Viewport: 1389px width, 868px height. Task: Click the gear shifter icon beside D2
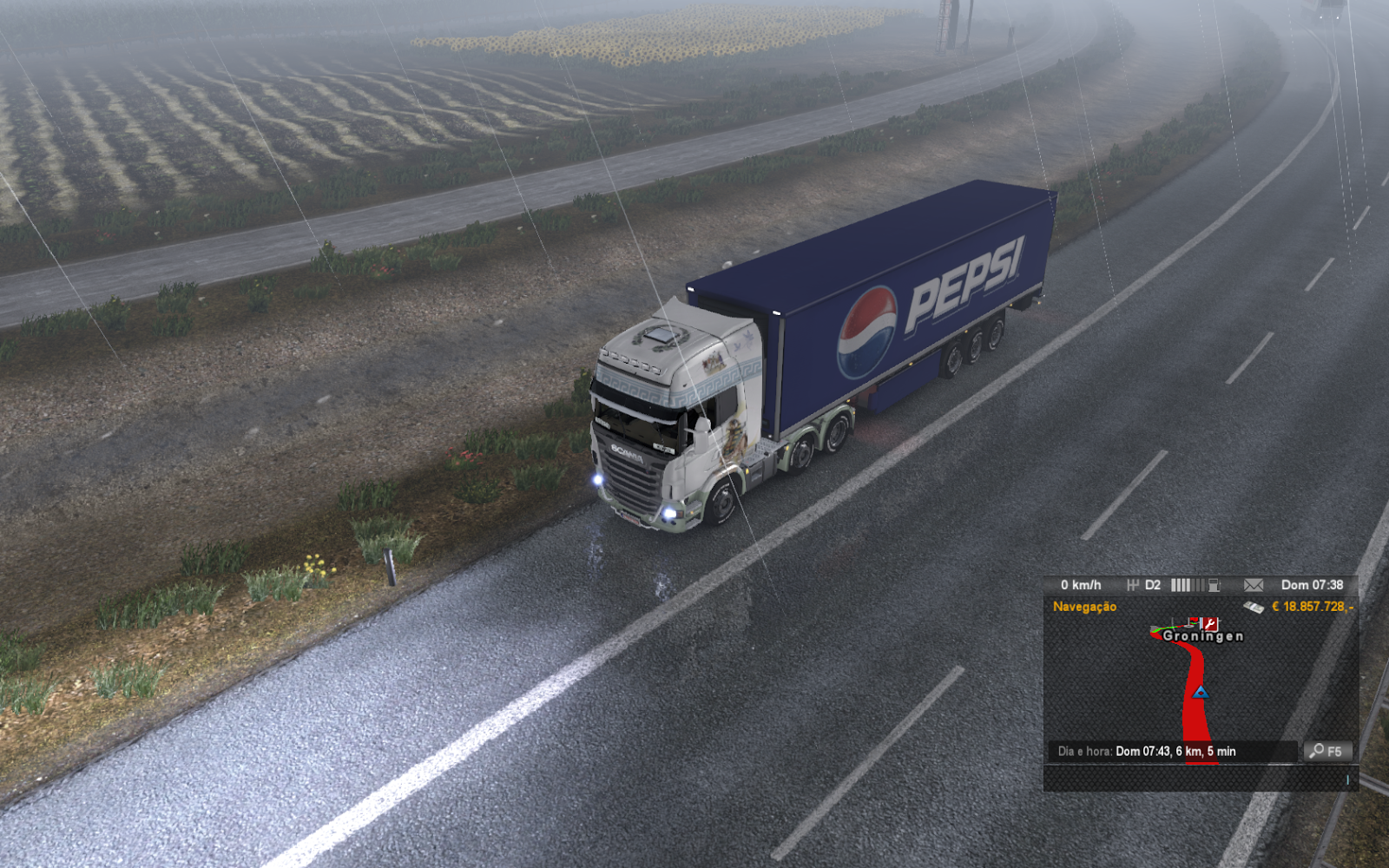coord(1135,584)
